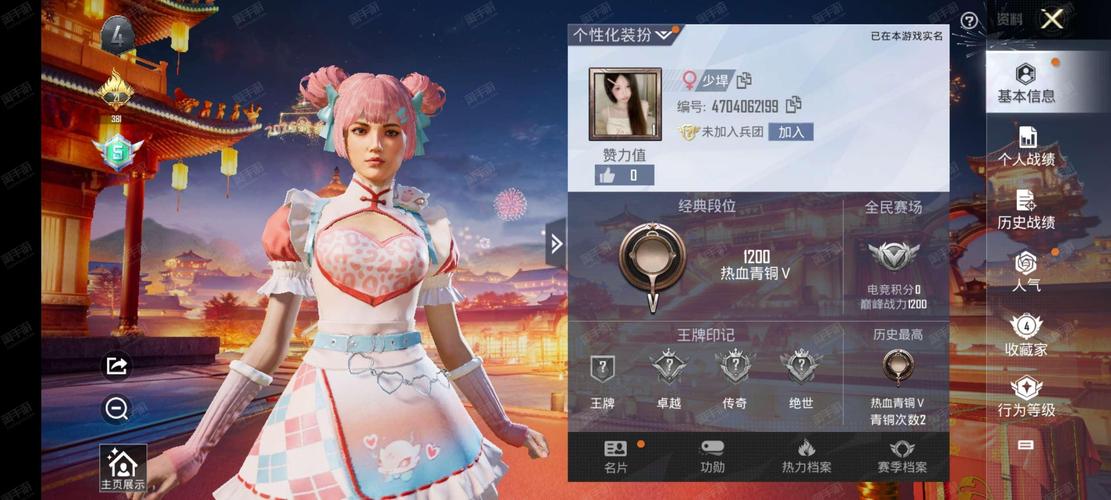Open the 主页展示 home display button

(x=122, y=469)
